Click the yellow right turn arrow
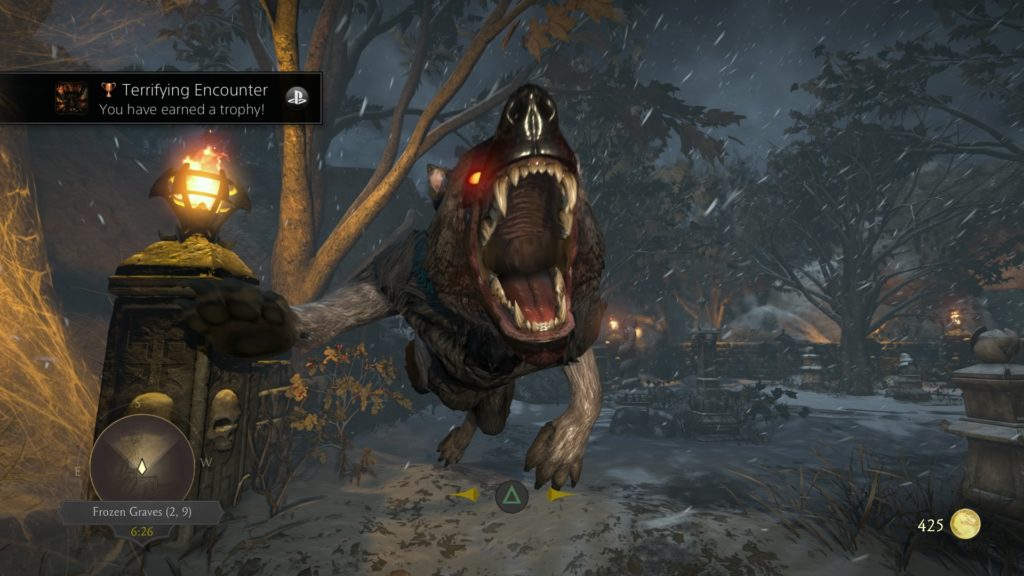The width and height of the screenshot is (1024, 576). point(558,495)
